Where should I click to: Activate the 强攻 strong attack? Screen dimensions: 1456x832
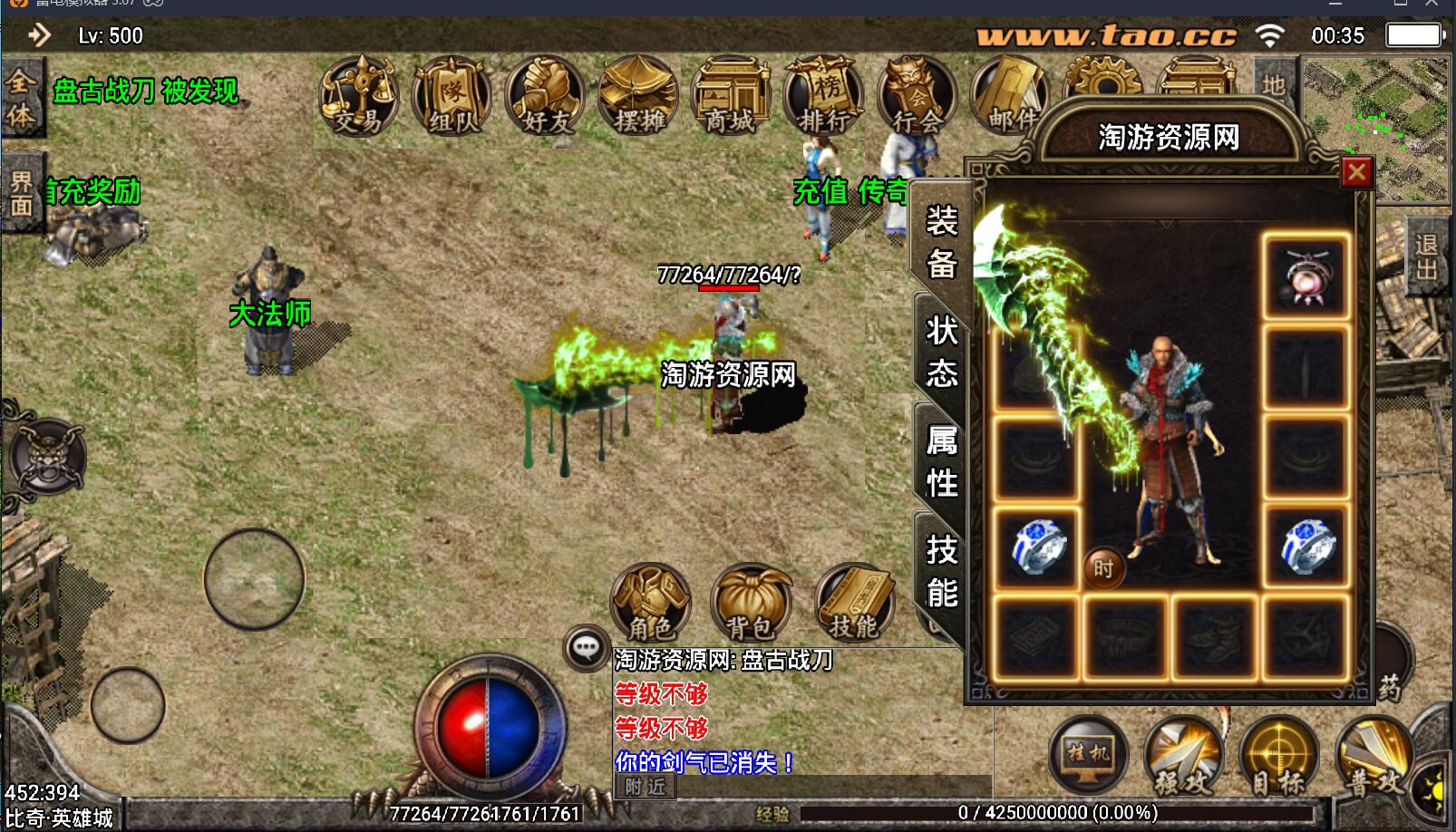pyautogui.click(x=1181, y=756)
